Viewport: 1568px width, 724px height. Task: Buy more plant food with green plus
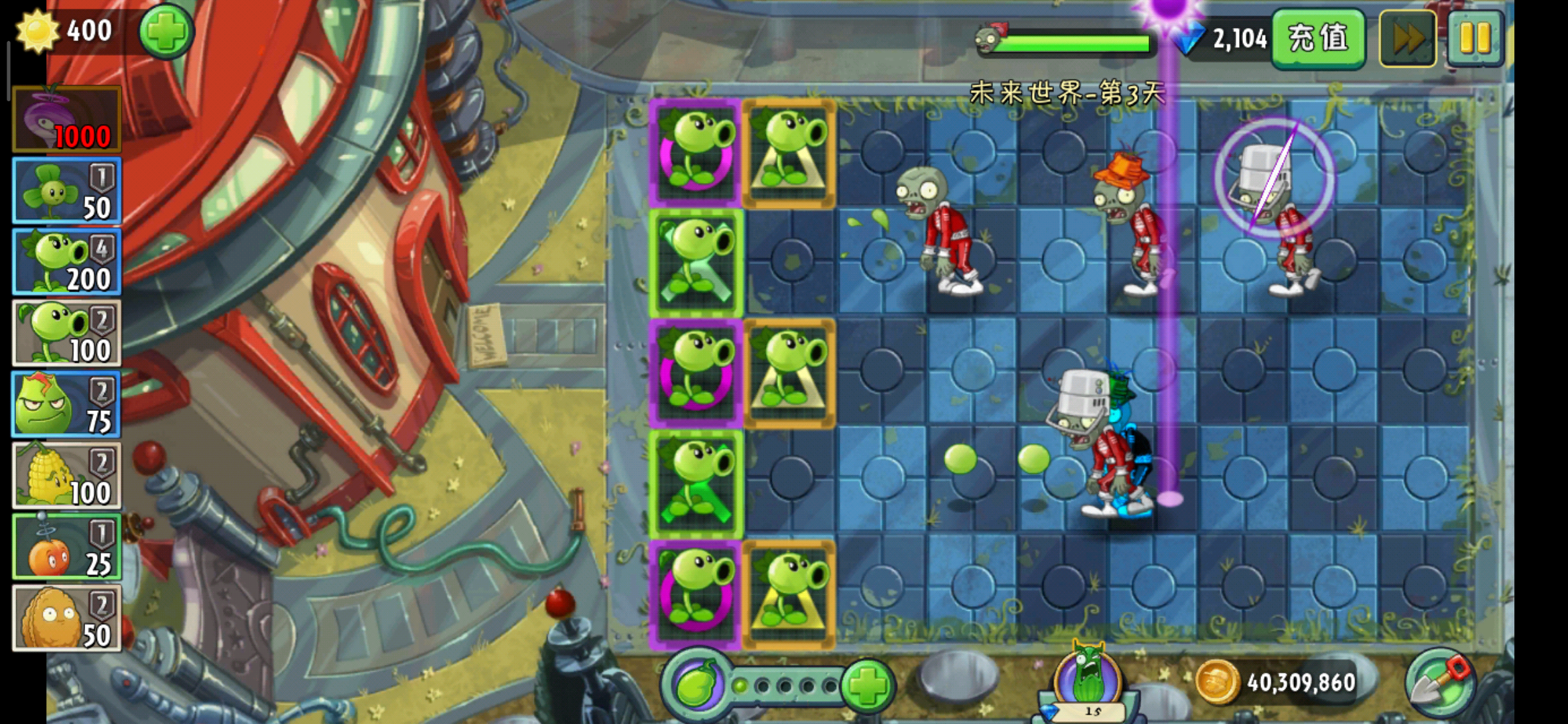click(x=866, y=685)
